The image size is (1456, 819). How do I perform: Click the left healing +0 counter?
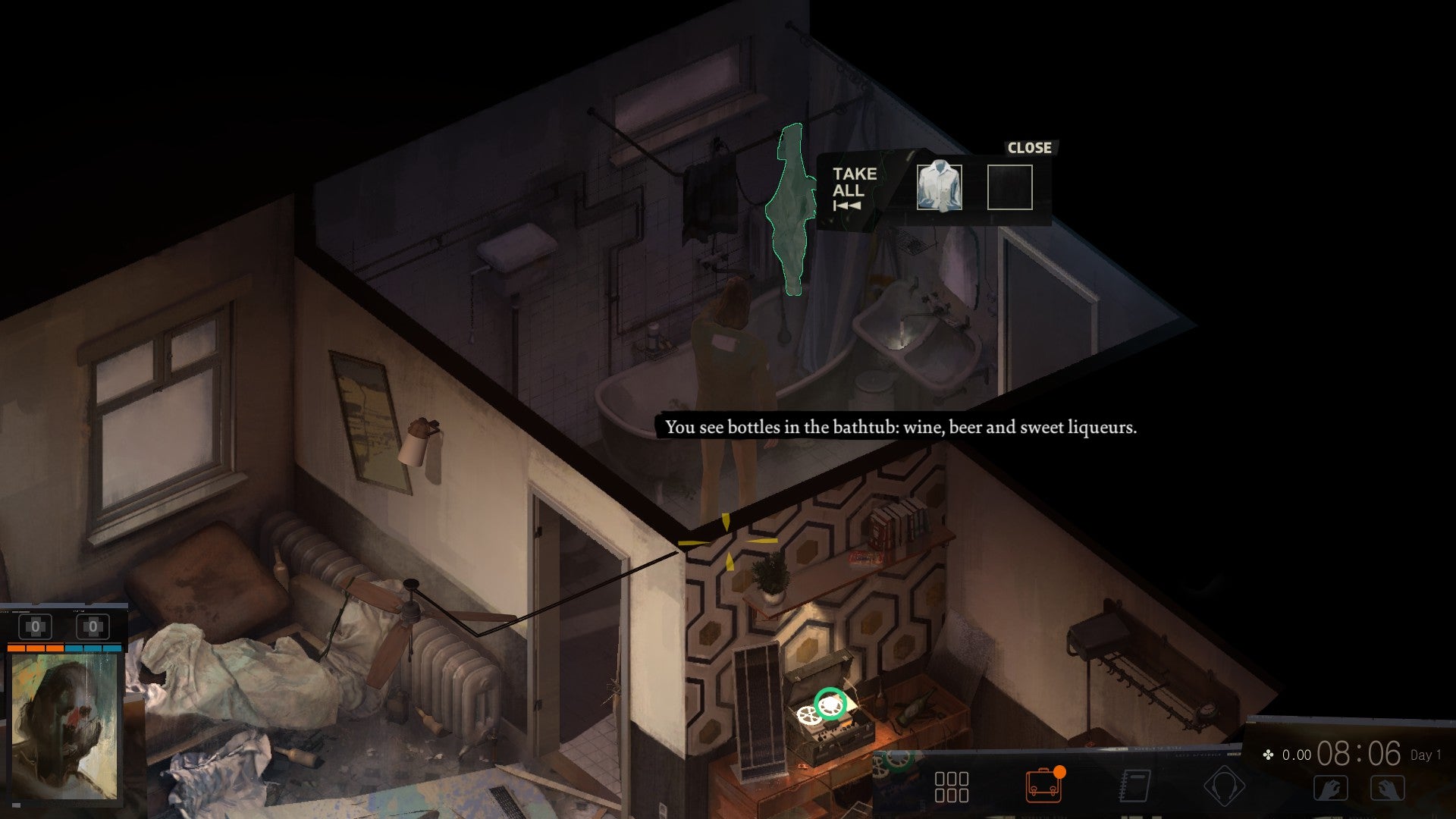pyautogui.click(x=35, y=626)
